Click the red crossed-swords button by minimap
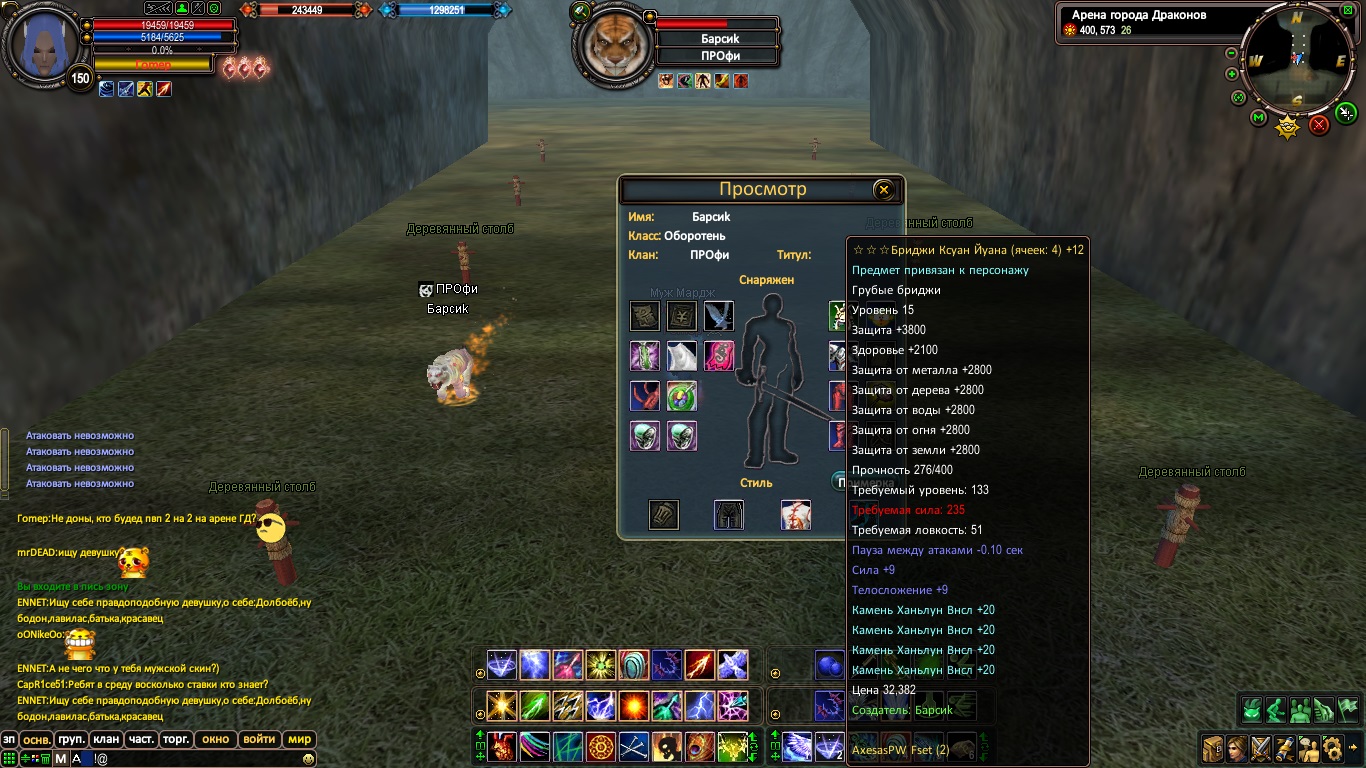The image size is (1366, 768). [x=1319, y=125]
